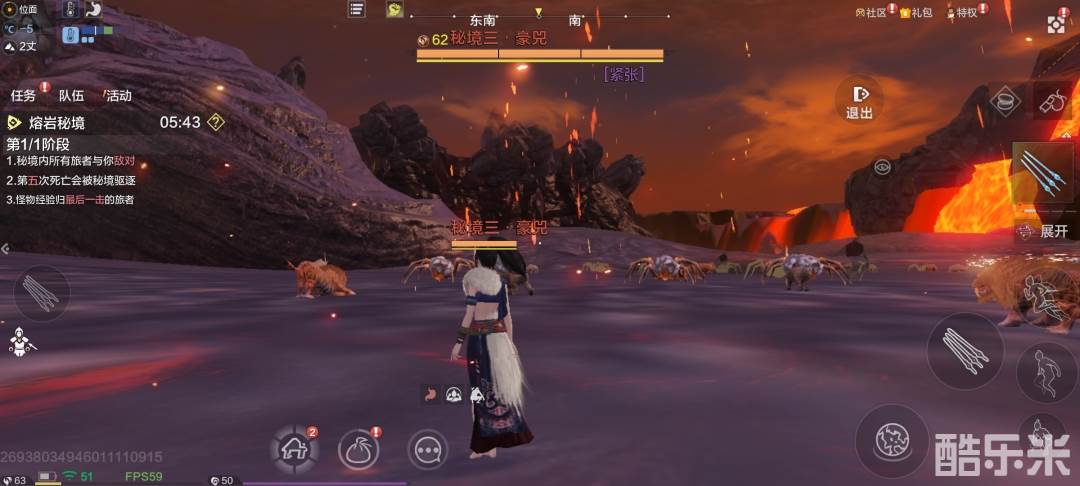Select the triple arrows weapon slot
The height and width of the screenshot is (486, 1080).
coord(1044,176)
